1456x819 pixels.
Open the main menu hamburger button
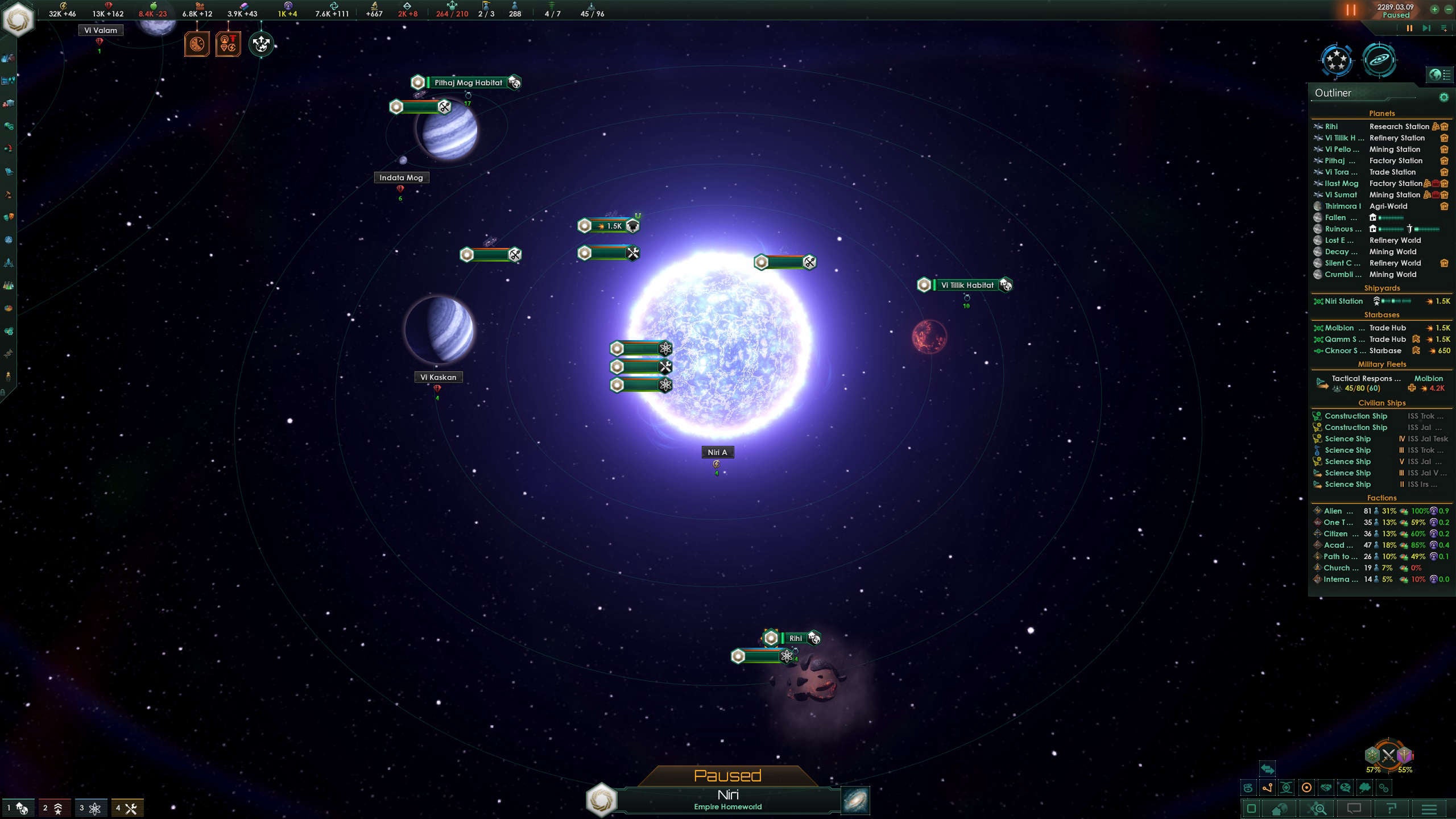coord(1429,809)
